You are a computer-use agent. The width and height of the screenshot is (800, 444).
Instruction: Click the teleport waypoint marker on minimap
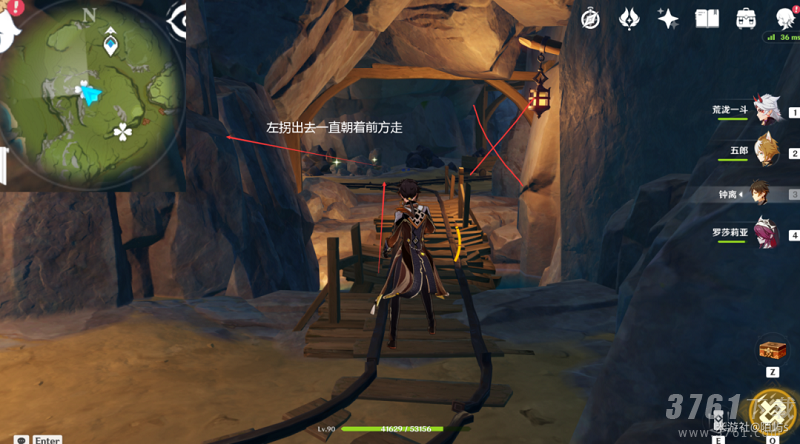pyautogui.click(x=111, y=45)
